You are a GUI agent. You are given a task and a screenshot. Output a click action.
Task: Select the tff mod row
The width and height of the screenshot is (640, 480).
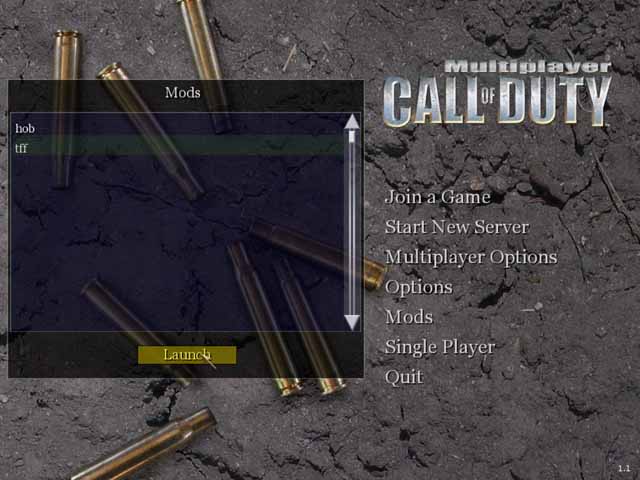coord(22,148)
